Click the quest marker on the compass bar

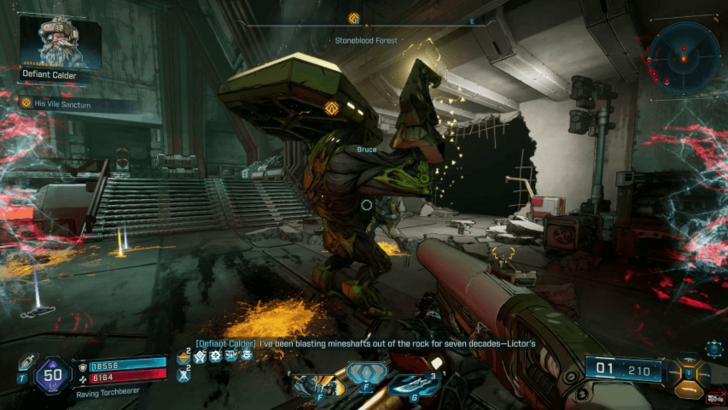pos(353,18)
